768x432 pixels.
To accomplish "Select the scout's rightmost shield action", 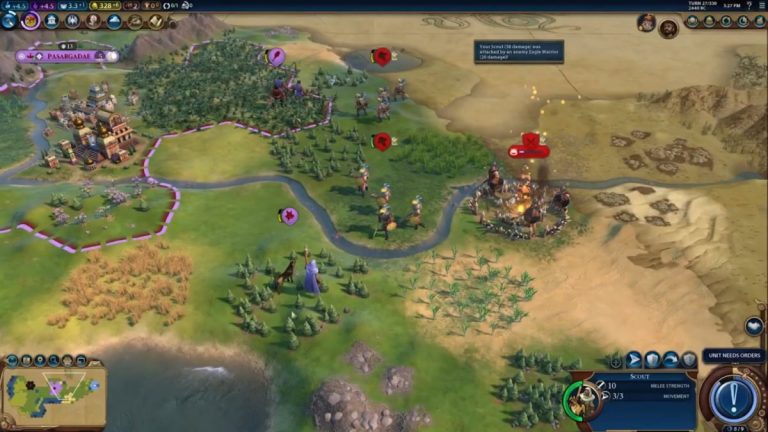I will [688, 358].
